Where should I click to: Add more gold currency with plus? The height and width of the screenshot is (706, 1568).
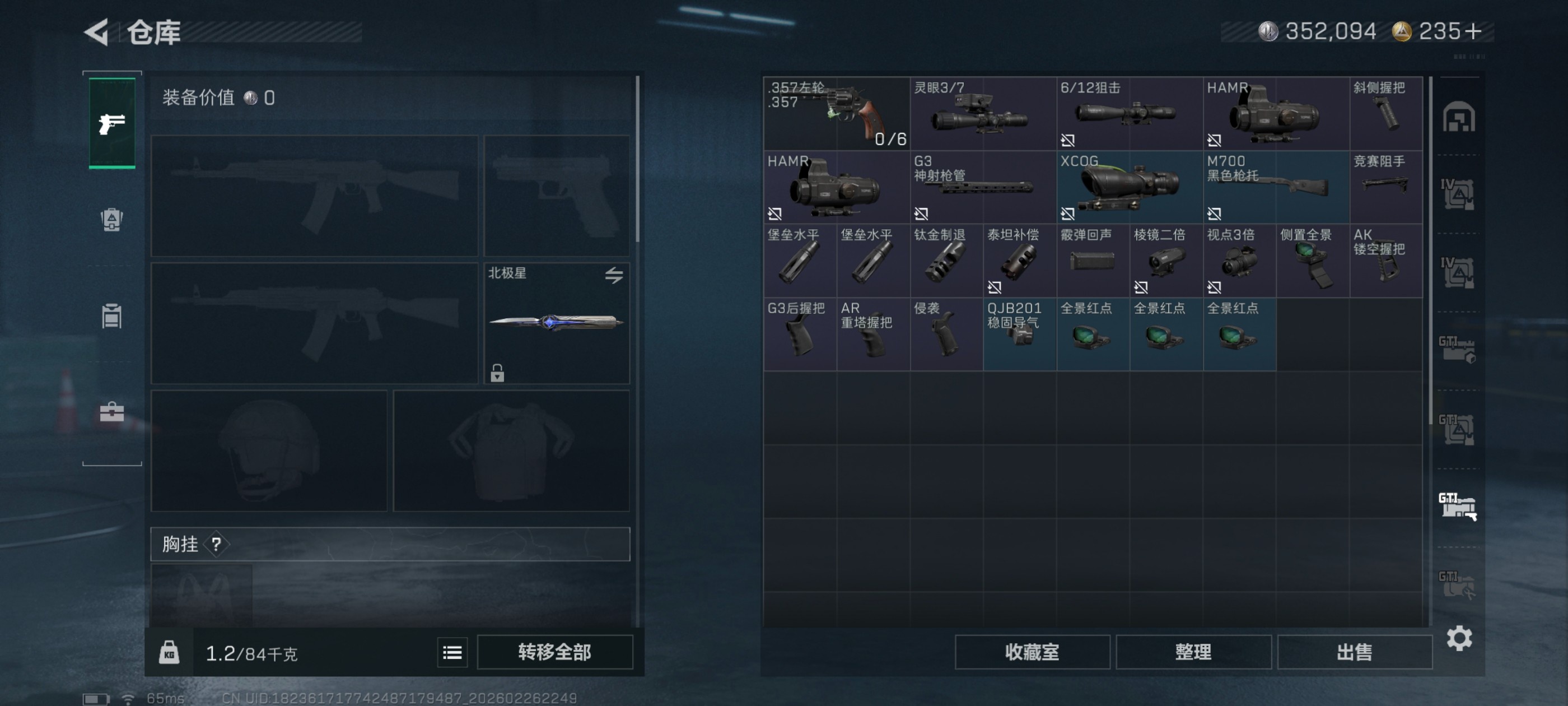coord(1474,31)
